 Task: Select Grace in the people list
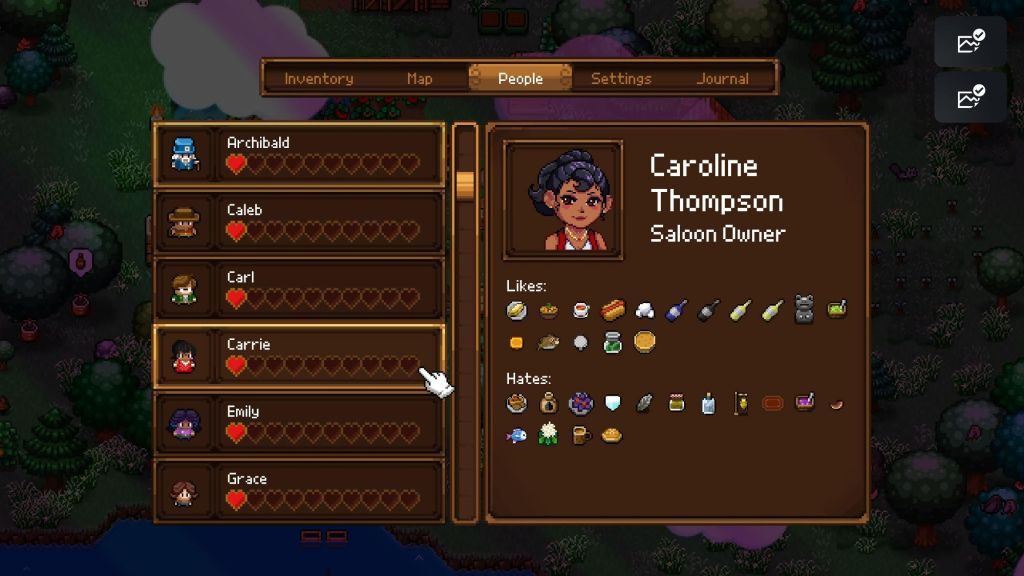[299, 489]
